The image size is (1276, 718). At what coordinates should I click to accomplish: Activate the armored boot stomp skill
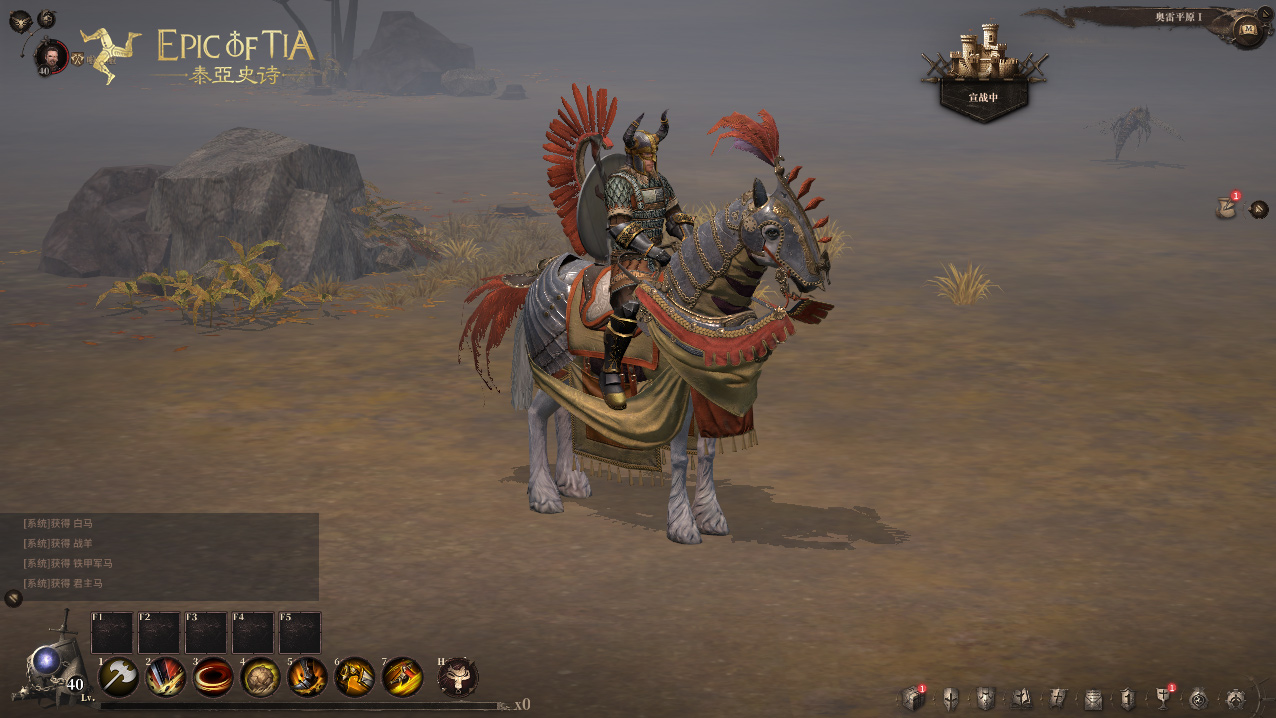click(307, 677)
